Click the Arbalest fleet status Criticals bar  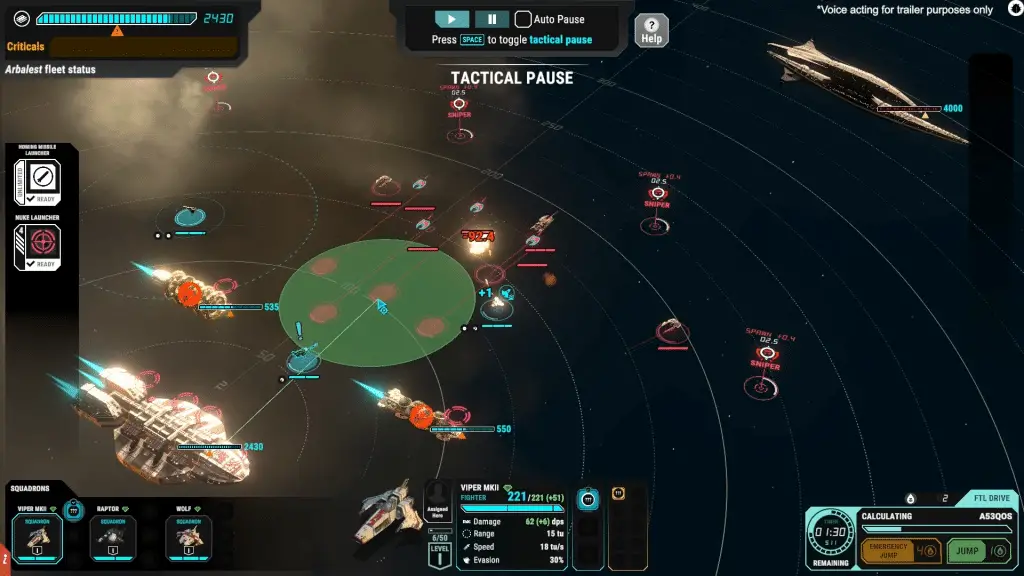click(x=142, y=47)
